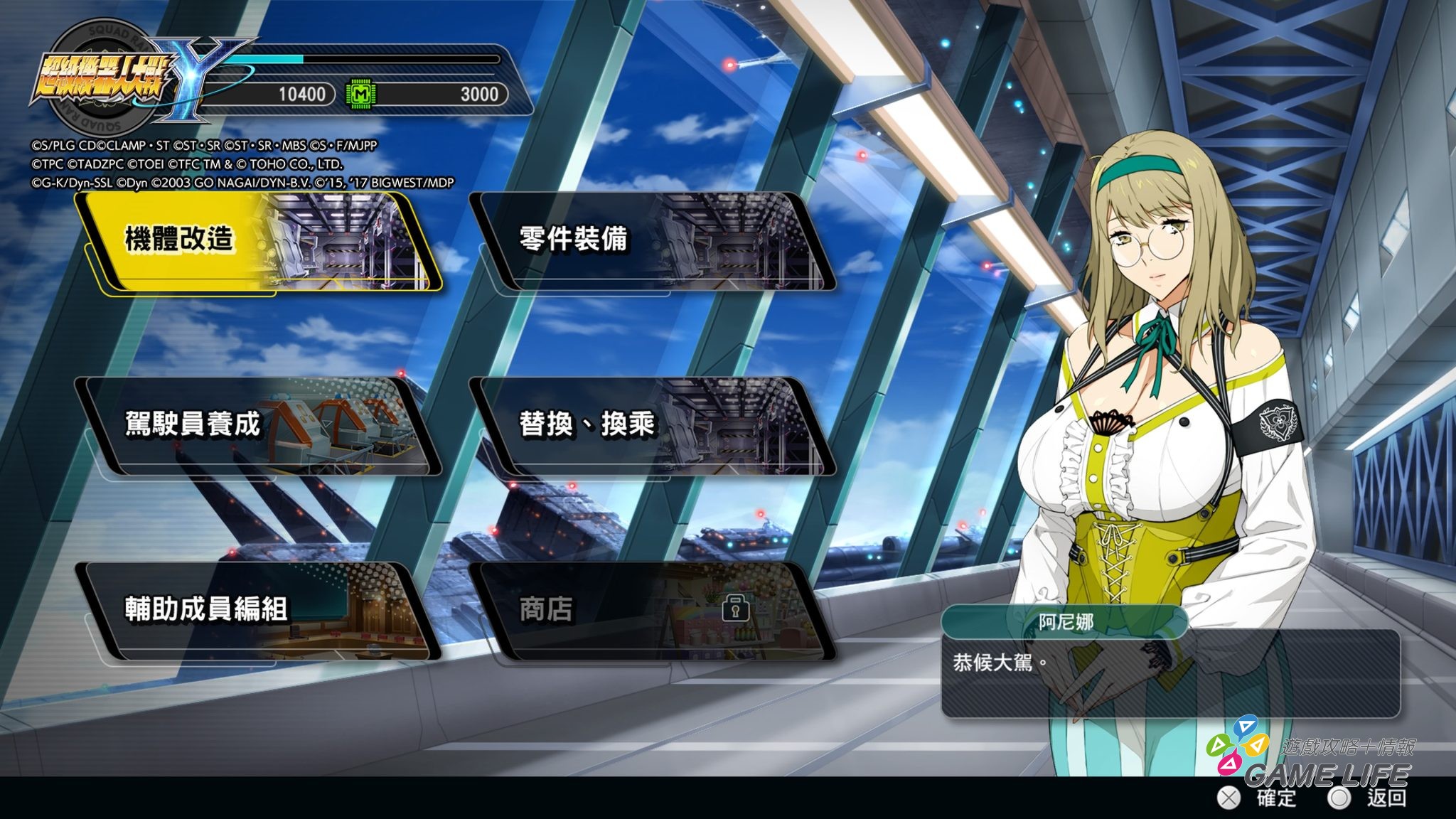This screenshot has width=1456, height=819.
Task: Advance the 恭候大駕 dialogue box
Action: 1169,672
